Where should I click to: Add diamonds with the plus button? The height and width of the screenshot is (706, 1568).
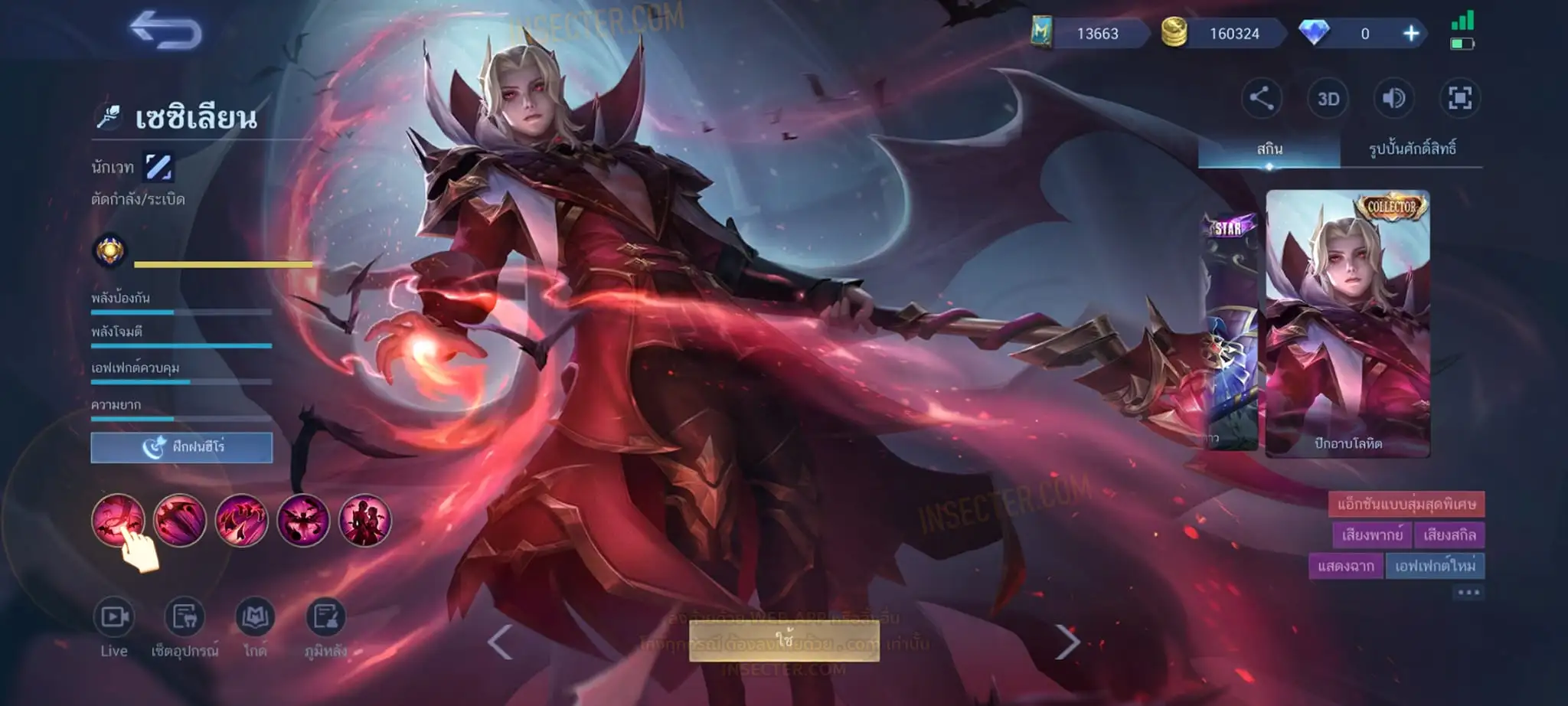point(1411,34)
